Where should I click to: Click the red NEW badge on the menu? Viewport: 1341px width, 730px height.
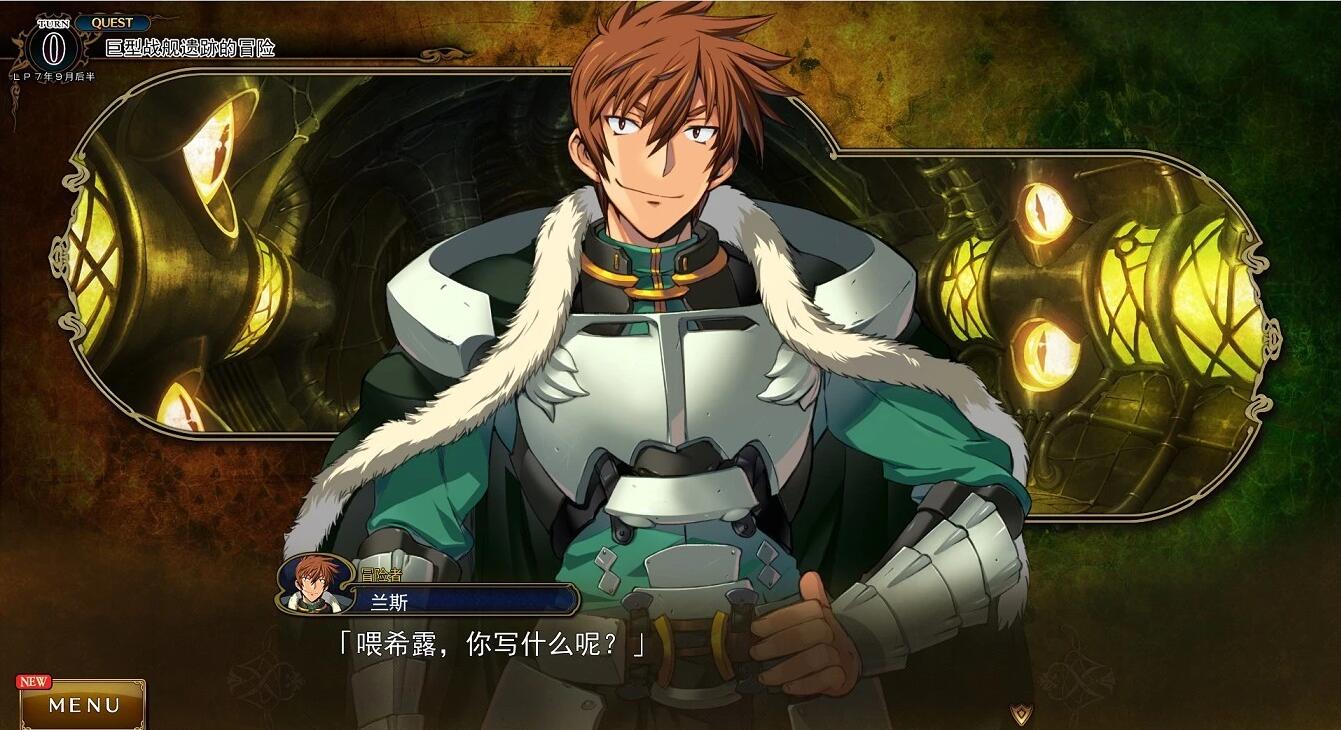pos(33,679)
